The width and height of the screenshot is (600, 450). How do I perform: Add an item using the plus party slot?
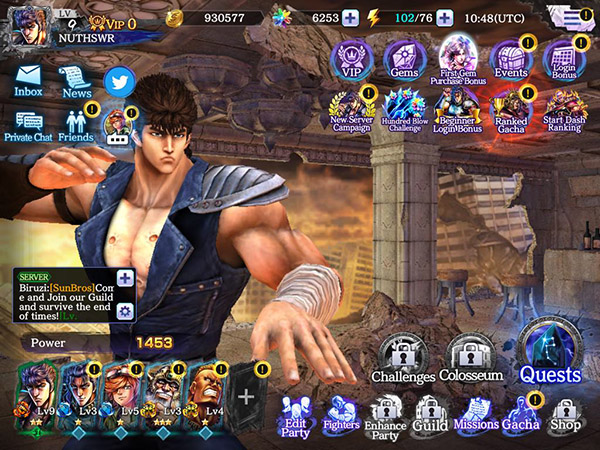246,394
